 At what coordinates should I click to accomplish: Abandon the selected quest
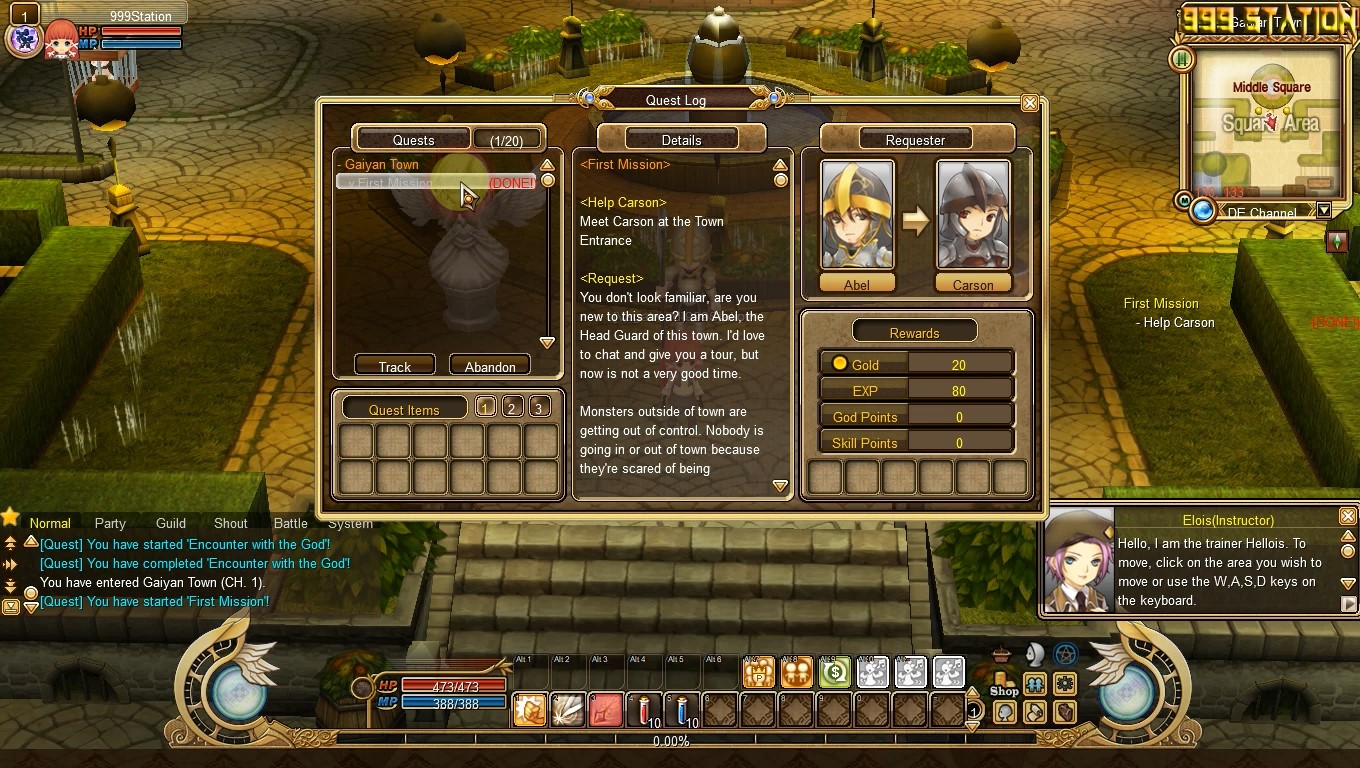490,366
